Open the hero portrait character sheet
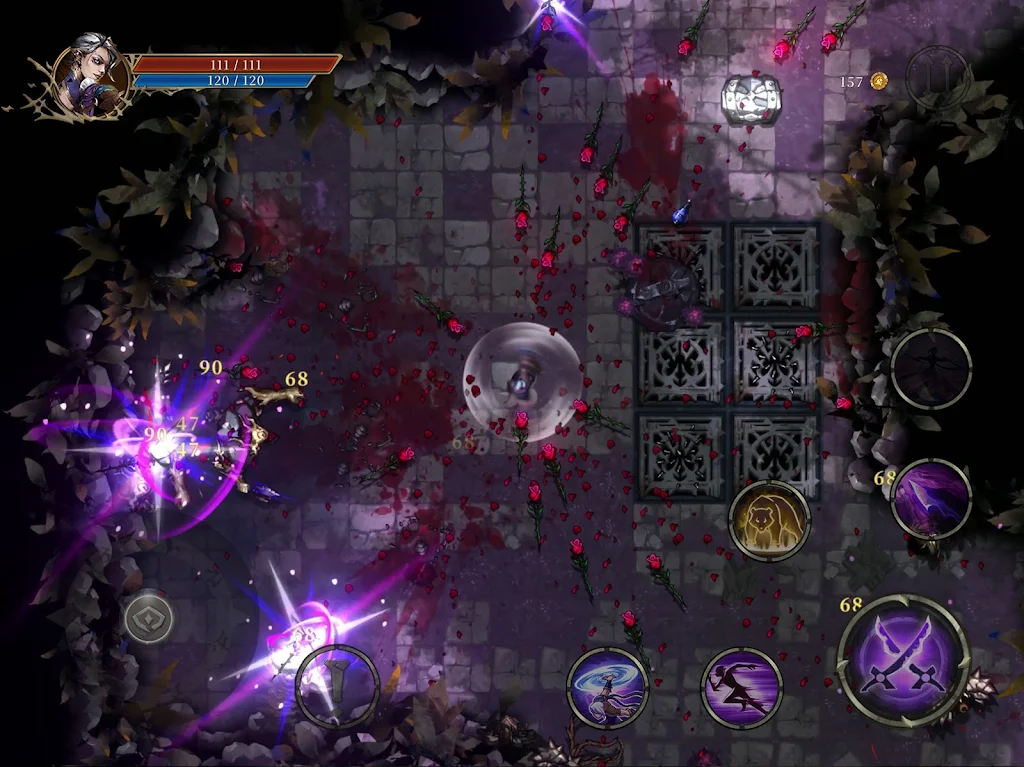Viewport: 1024px width, 767px height. [92, 75]
